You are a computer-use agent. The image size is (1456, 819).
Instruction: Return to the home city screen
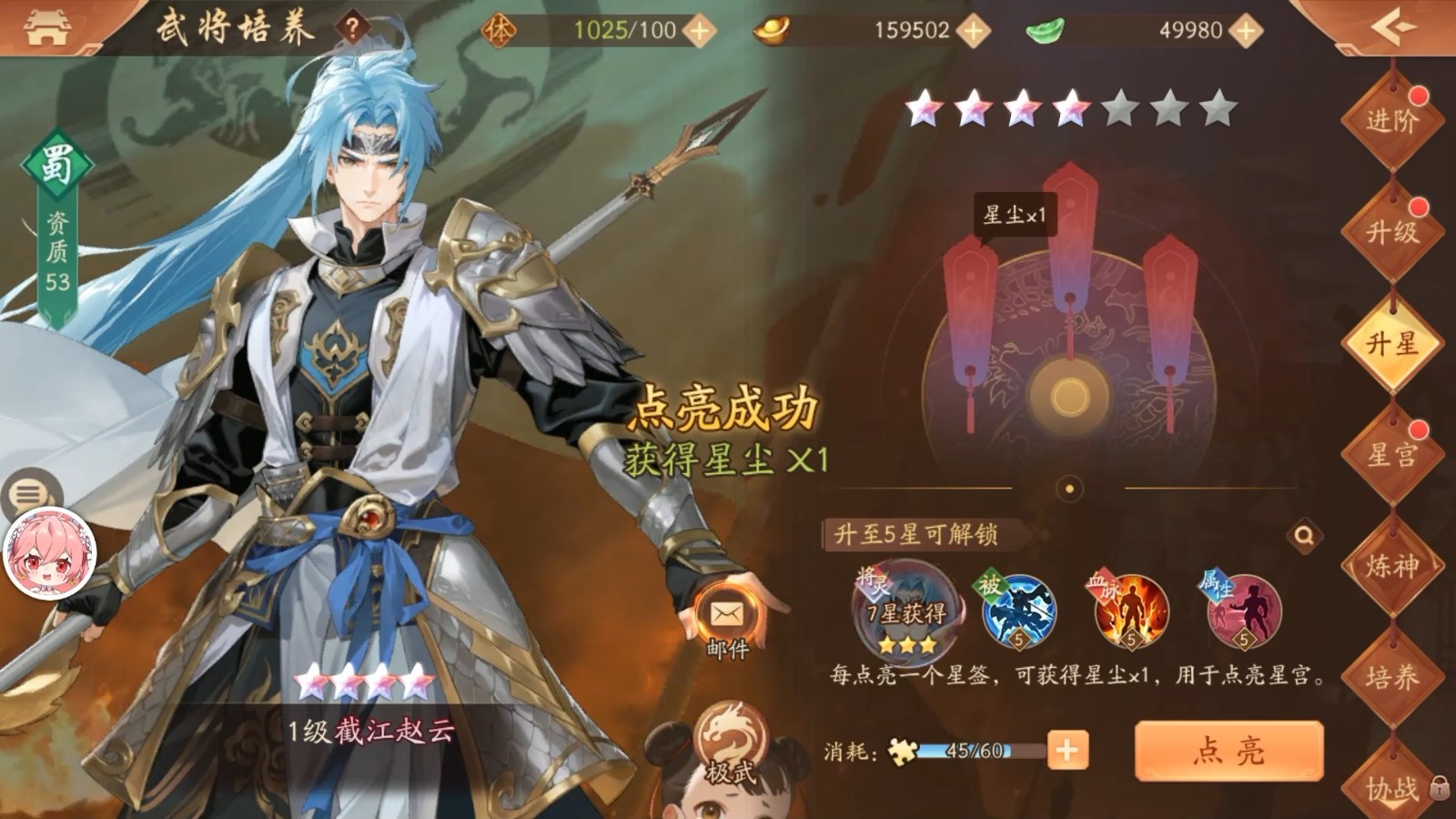click(46, 27)
